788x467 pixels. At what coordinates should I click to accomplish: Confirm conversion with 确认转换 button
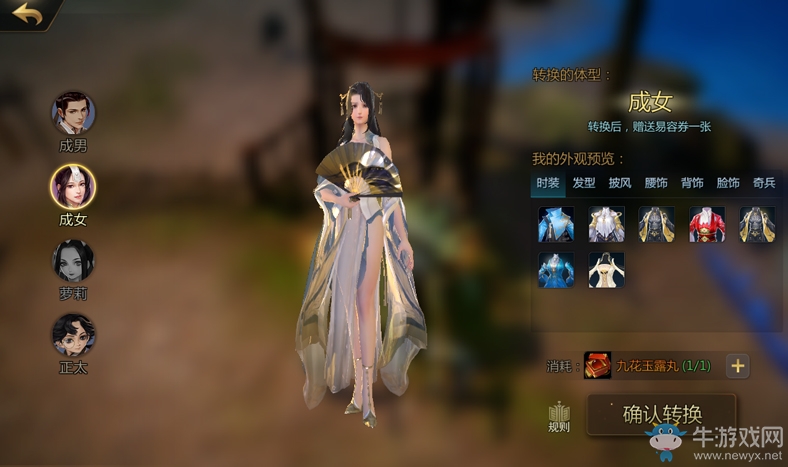point(661,414)
